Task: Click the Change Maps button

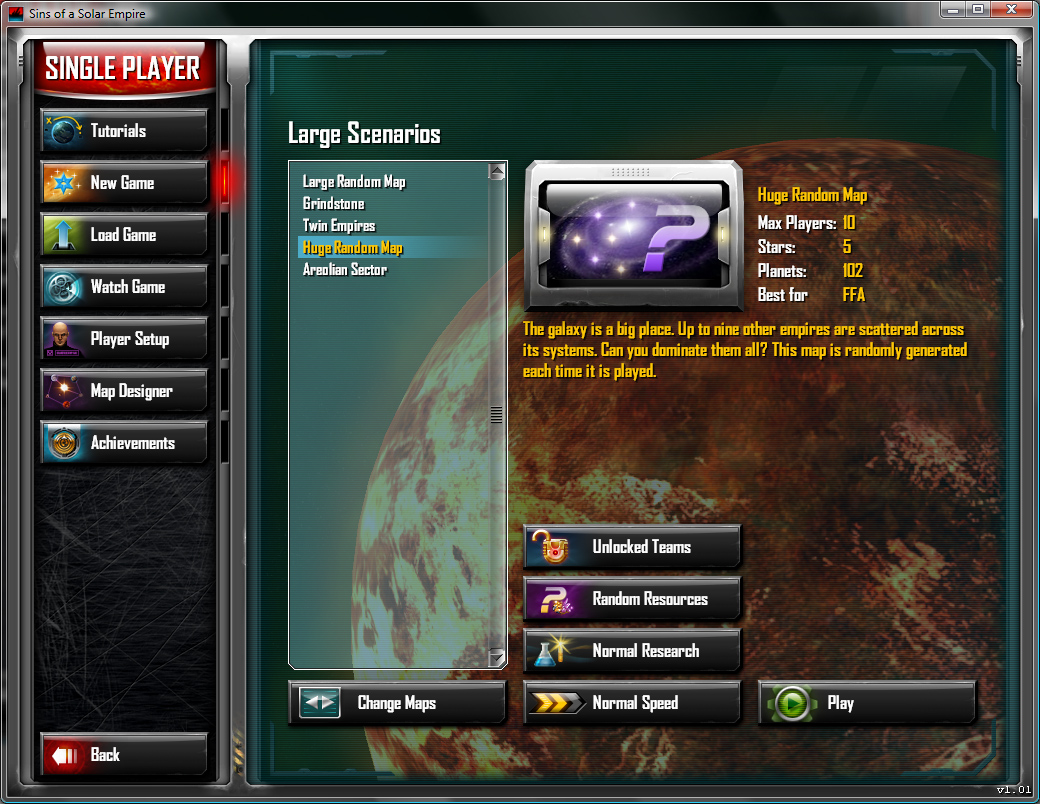Action: 397,703
